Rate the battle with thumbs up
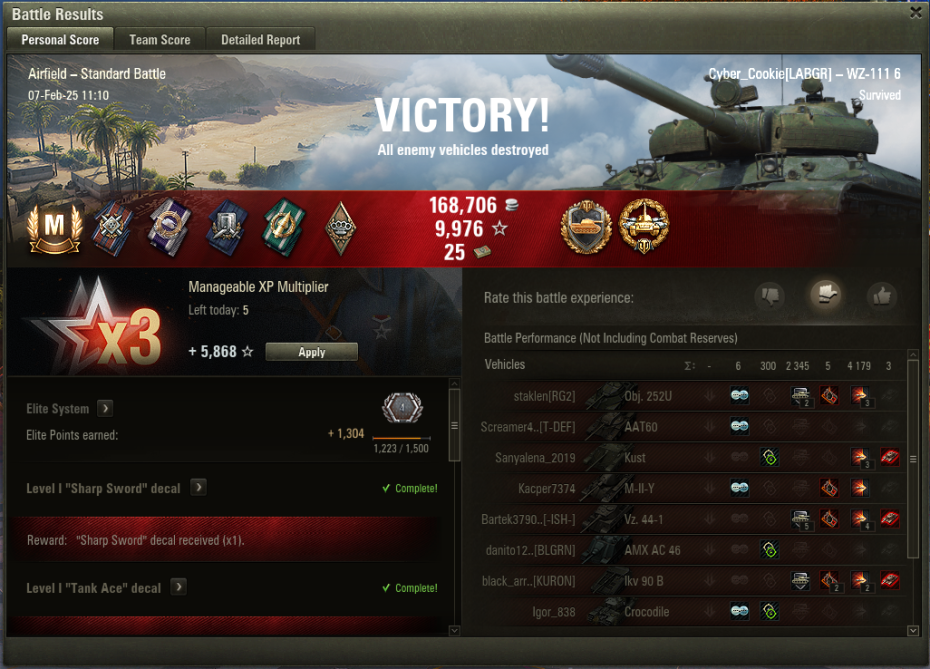This screenshot has height=669, width=930. coord(881,296)
